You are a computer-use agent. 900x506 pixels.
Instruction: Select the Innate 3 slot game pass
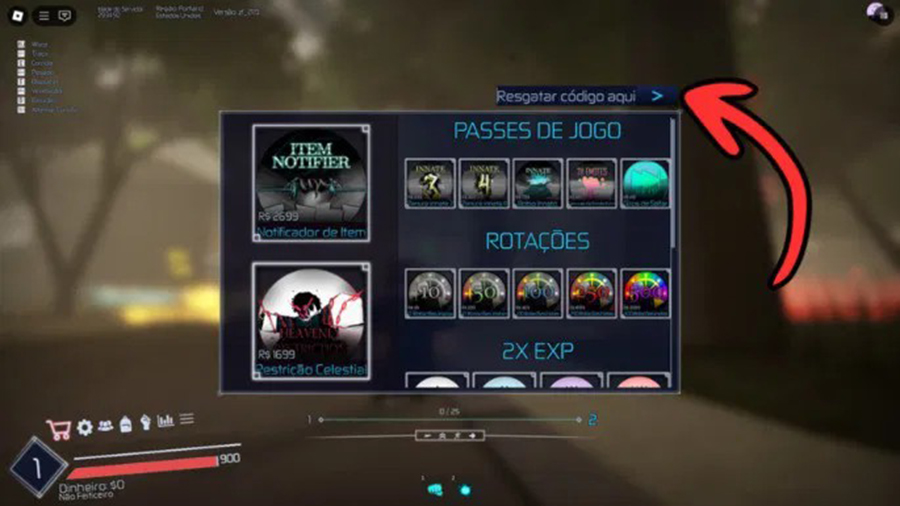point(431,183)
